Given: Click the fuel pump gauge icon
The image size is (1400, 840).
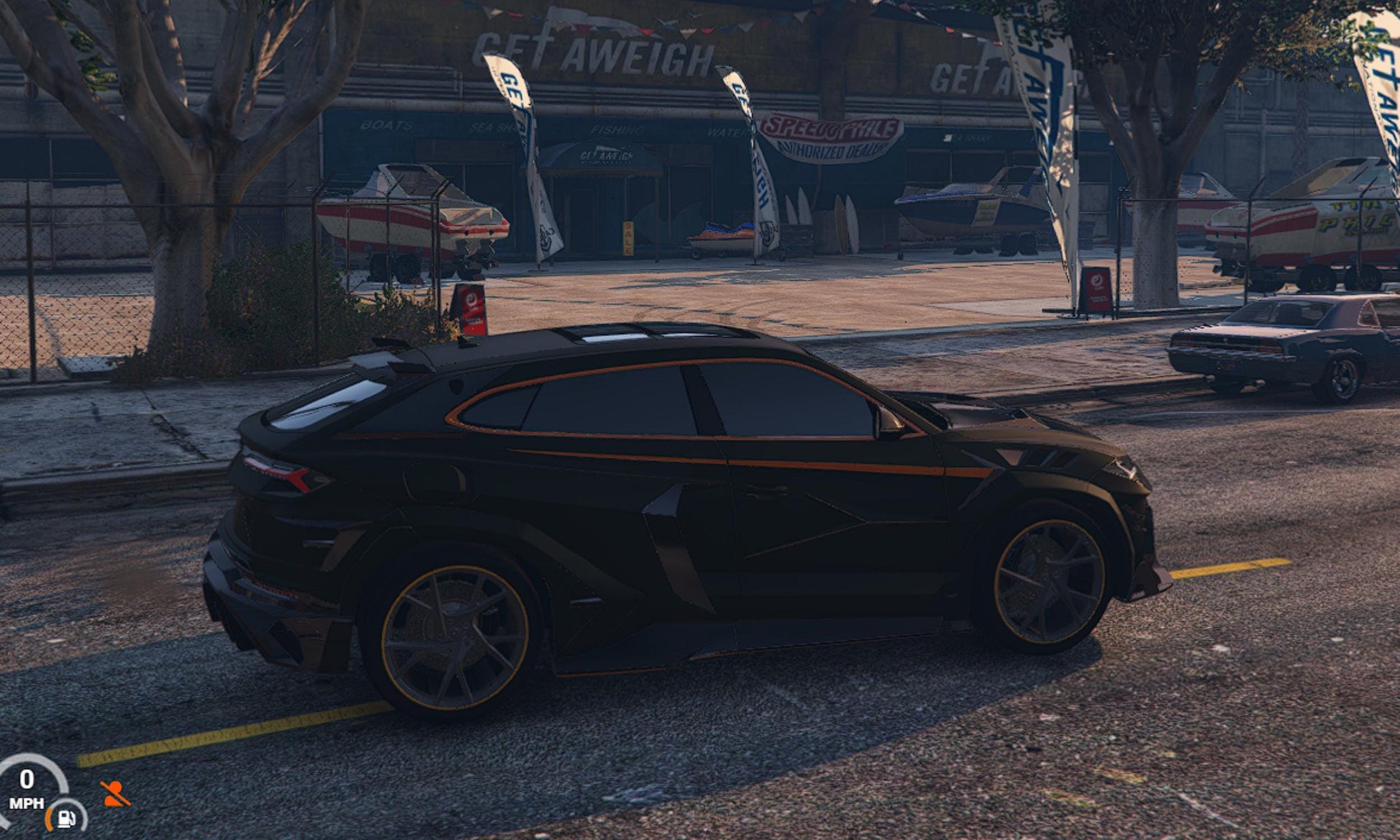Looking at the screenshot, I should click(x=66, y=818).
